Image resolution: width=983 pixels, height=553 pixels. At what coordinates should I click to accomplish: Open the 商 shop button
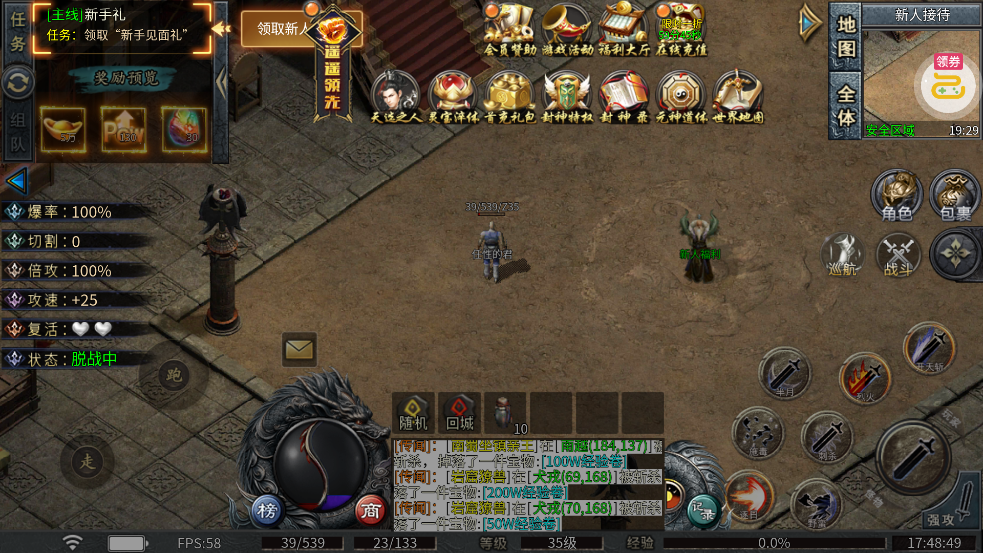tap(371, 511)
